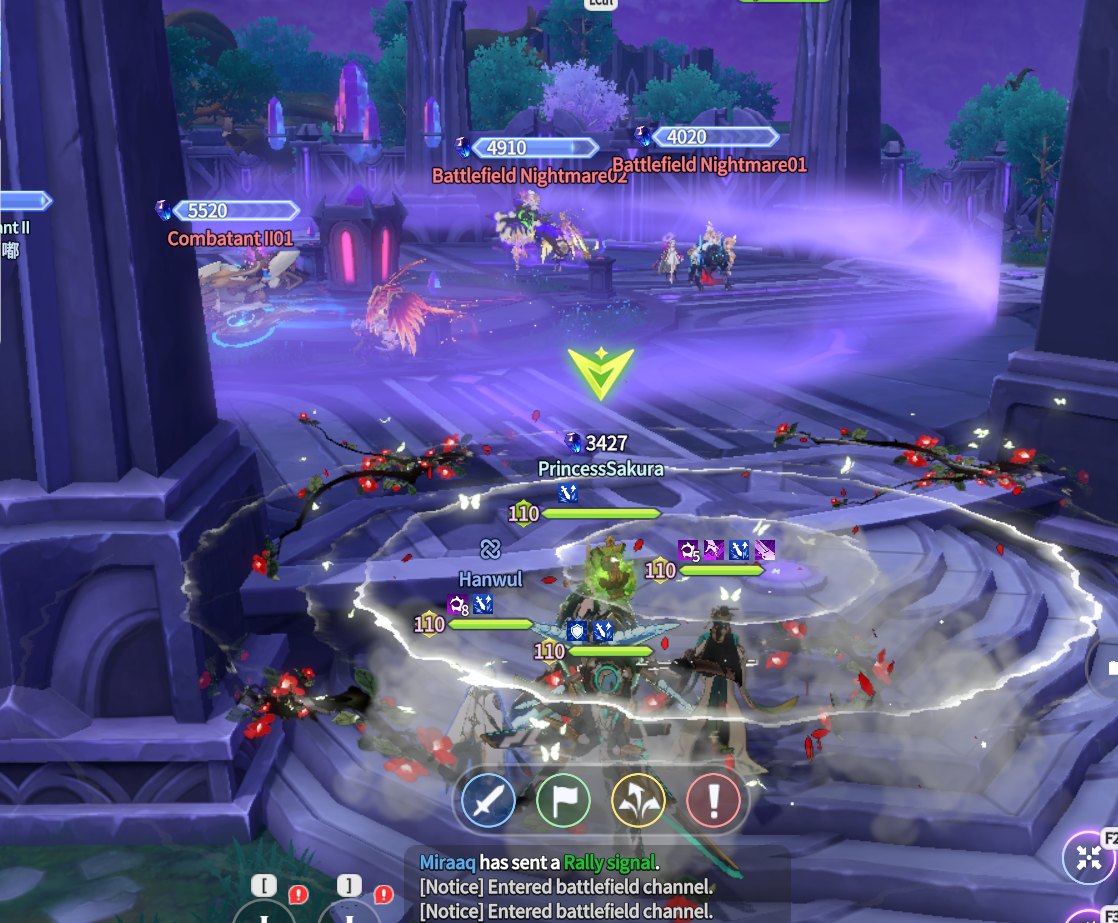Send the sword attack signal

click(x=488, y=801)
